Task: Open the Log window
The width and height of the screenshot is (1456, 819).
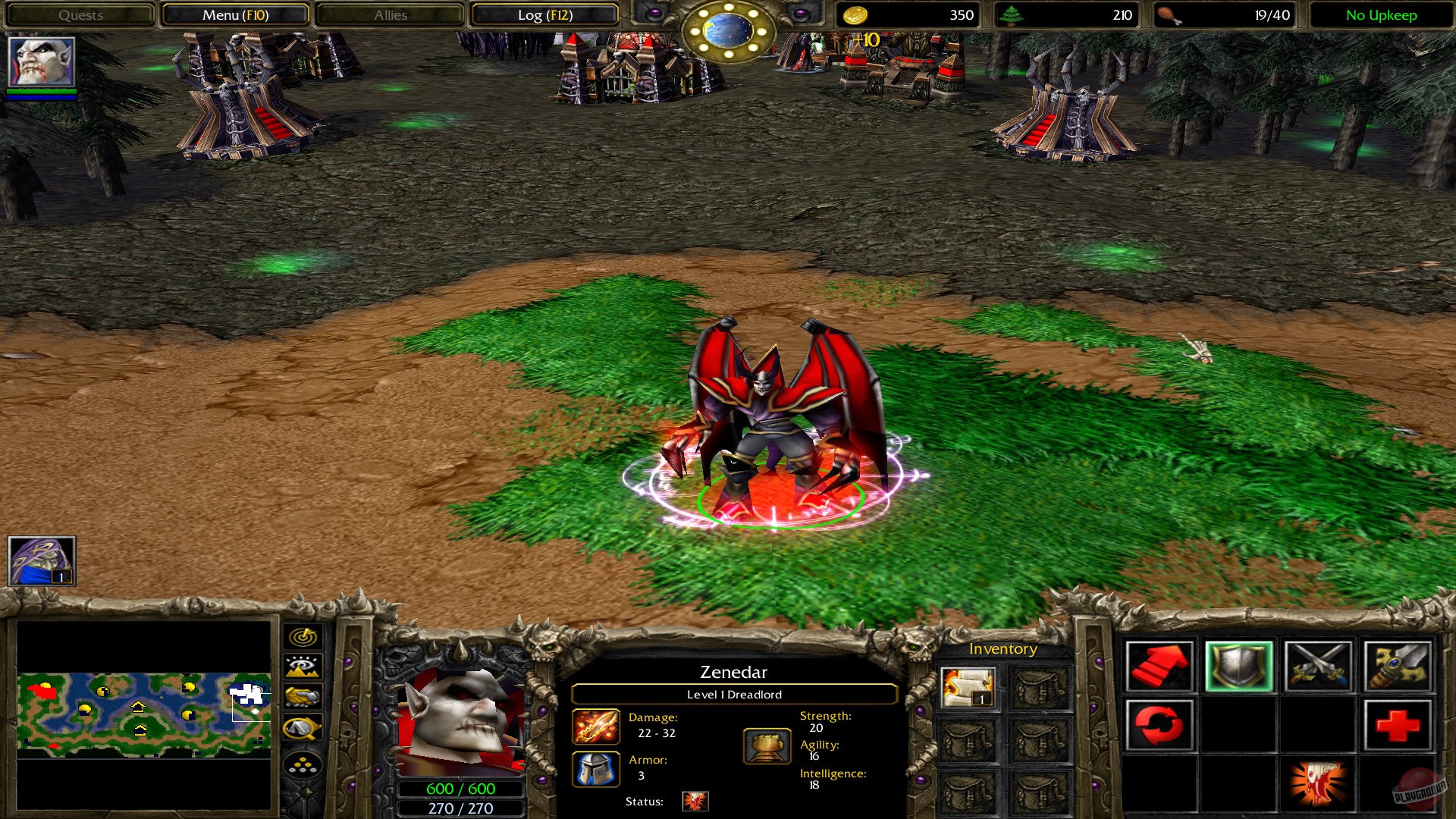Action: click(x=544, y=14)
